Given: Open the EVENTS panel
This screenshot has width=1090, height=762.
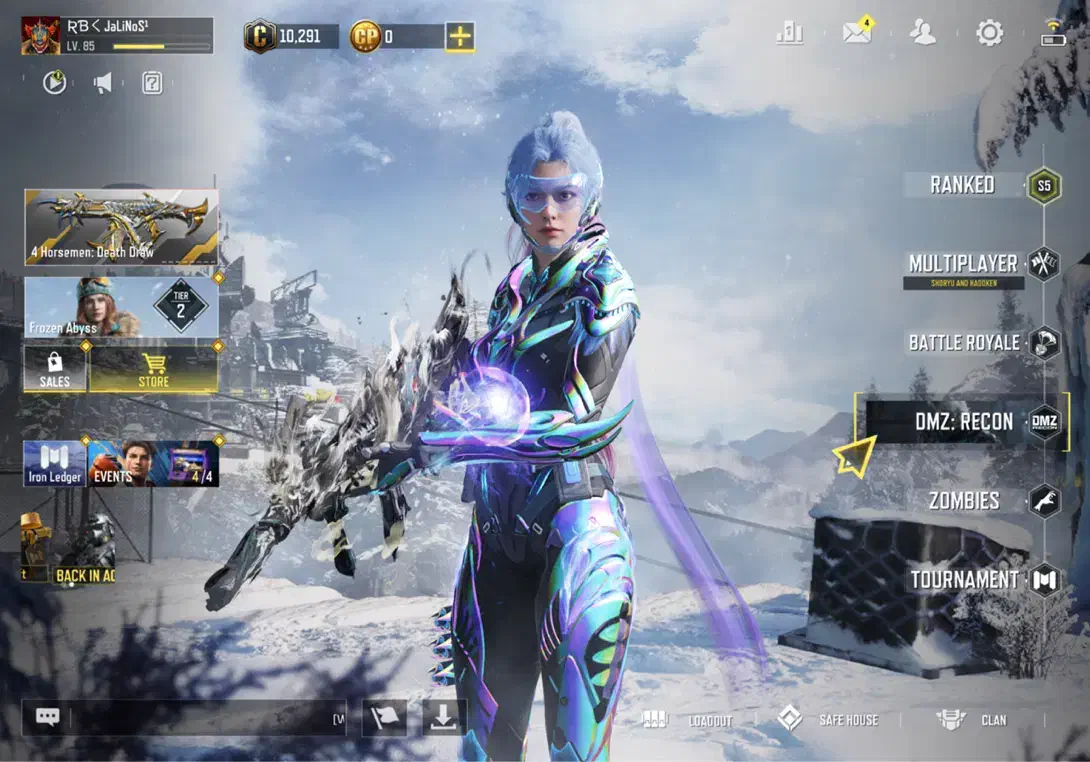Looking at the screenshot, I should click(122, 464).
